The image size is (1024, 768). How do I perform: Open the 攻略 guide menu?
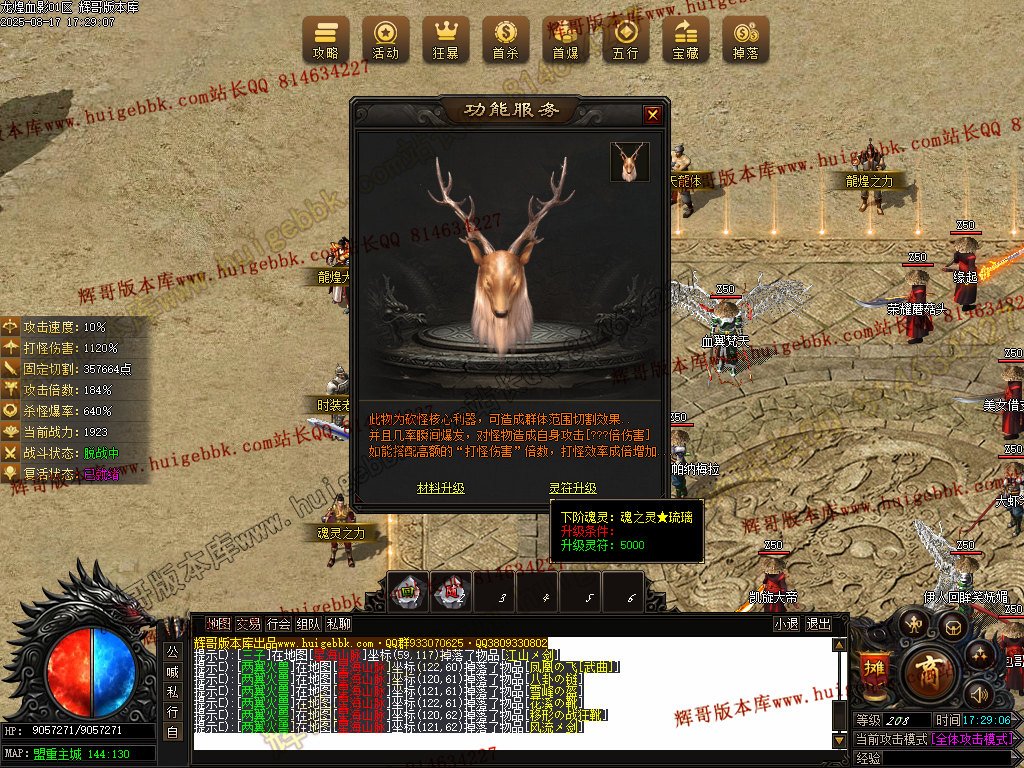pos(326,39)
